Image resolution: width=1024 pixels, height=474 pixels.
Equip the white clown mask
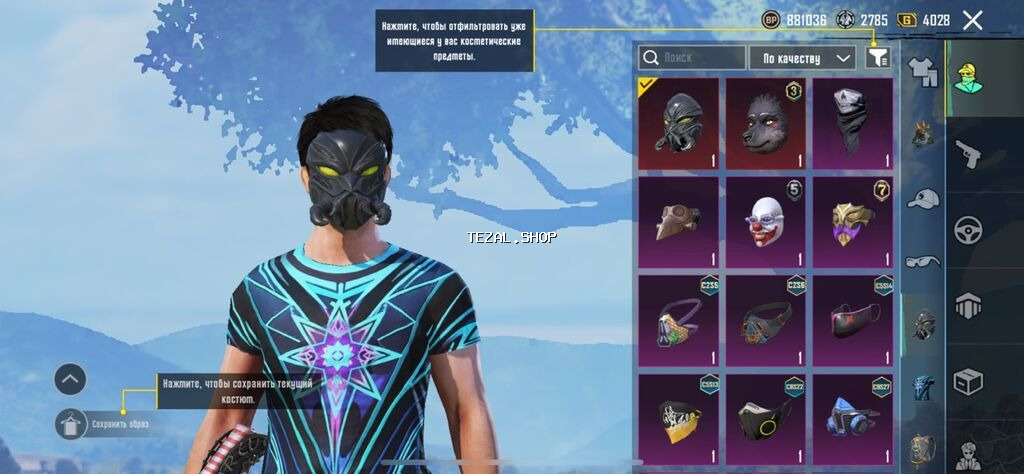click(765, 222)
